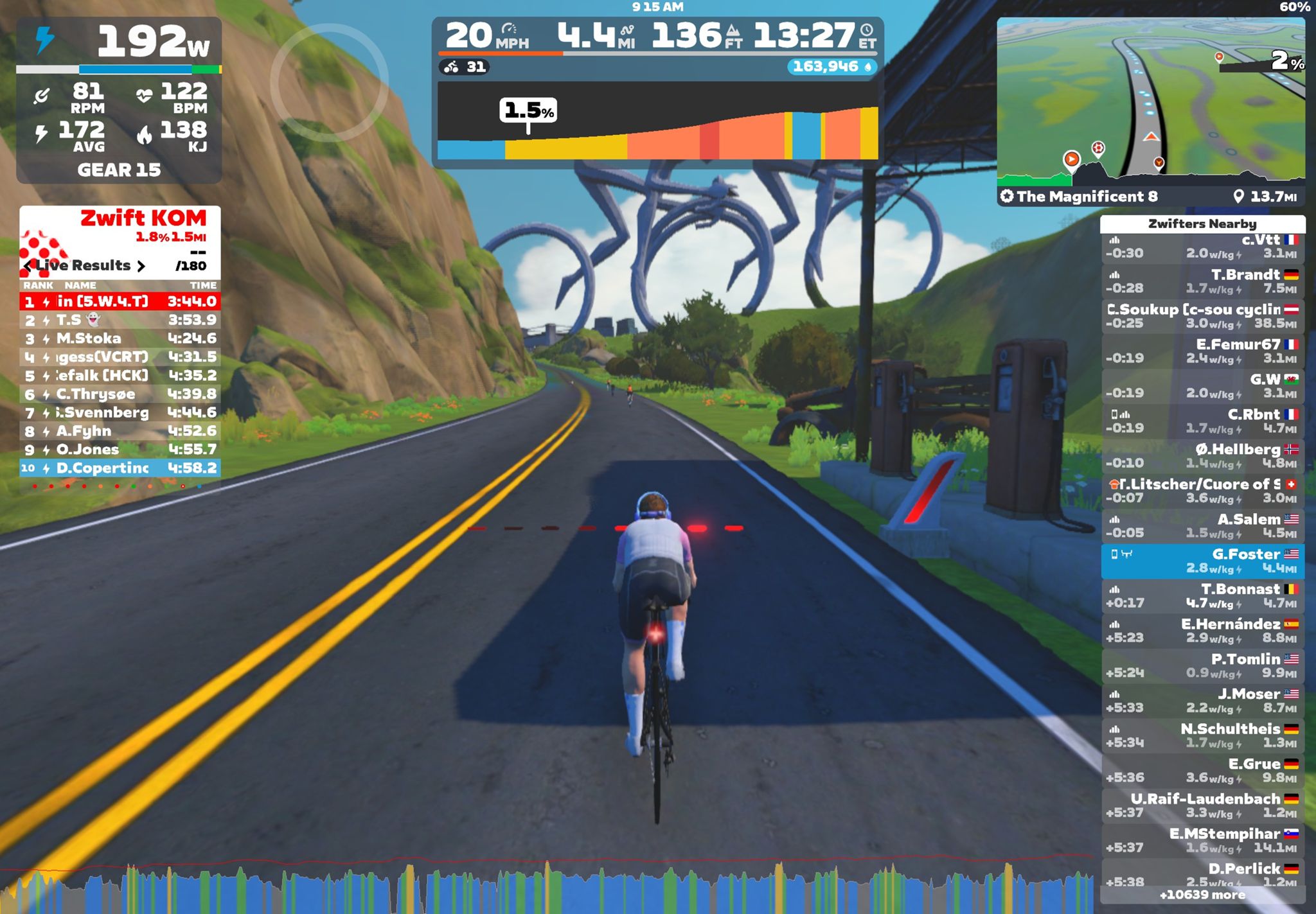Viewport: 1316px width, 914px height.
Task: Go to previous Live Results page
Action: [28, 266]
